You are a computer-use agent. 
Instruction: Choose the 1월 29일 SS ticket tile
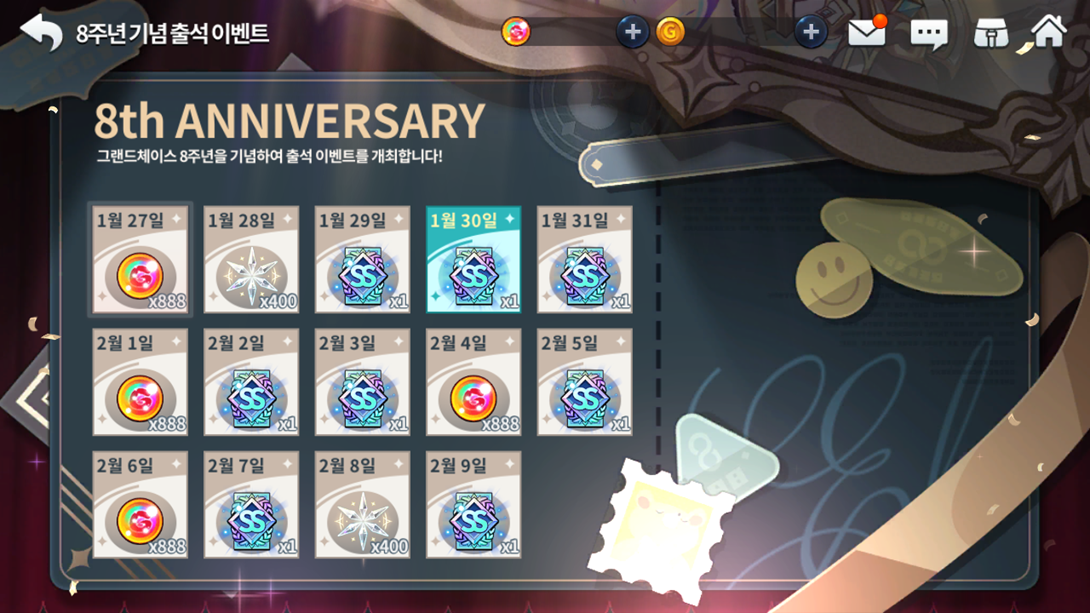pyautogui.click(x=362, y=260)
